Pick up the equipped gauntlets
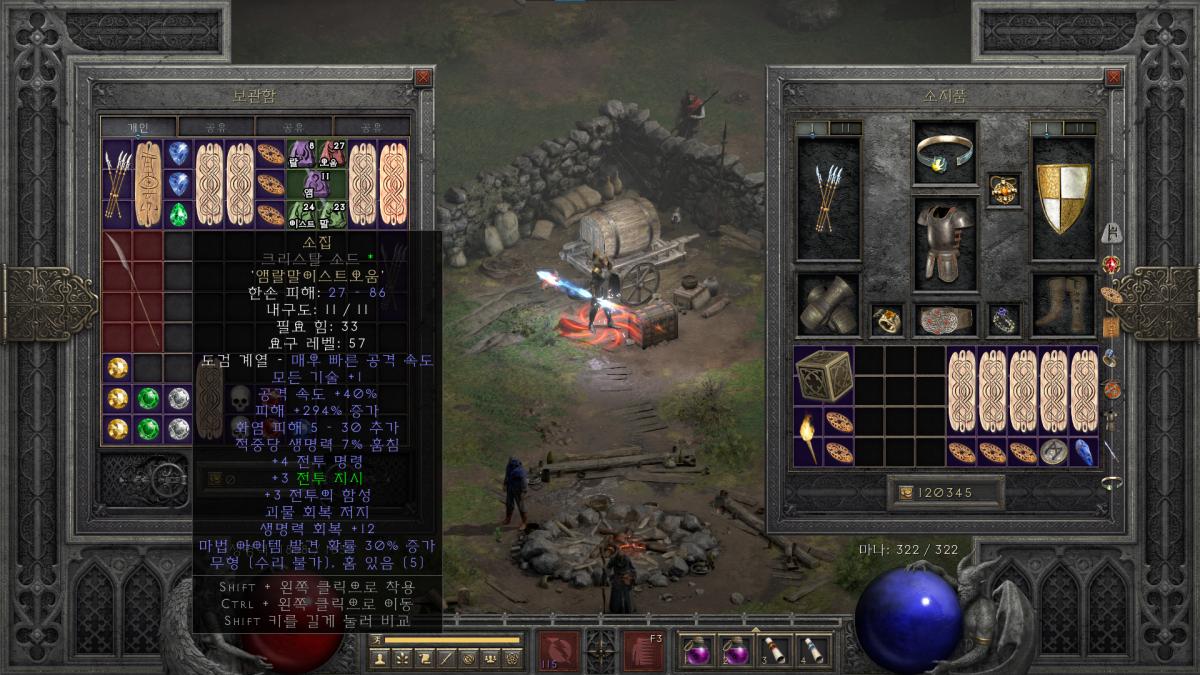The height and width of the screenshot is (675, 1200). point(828,304)
